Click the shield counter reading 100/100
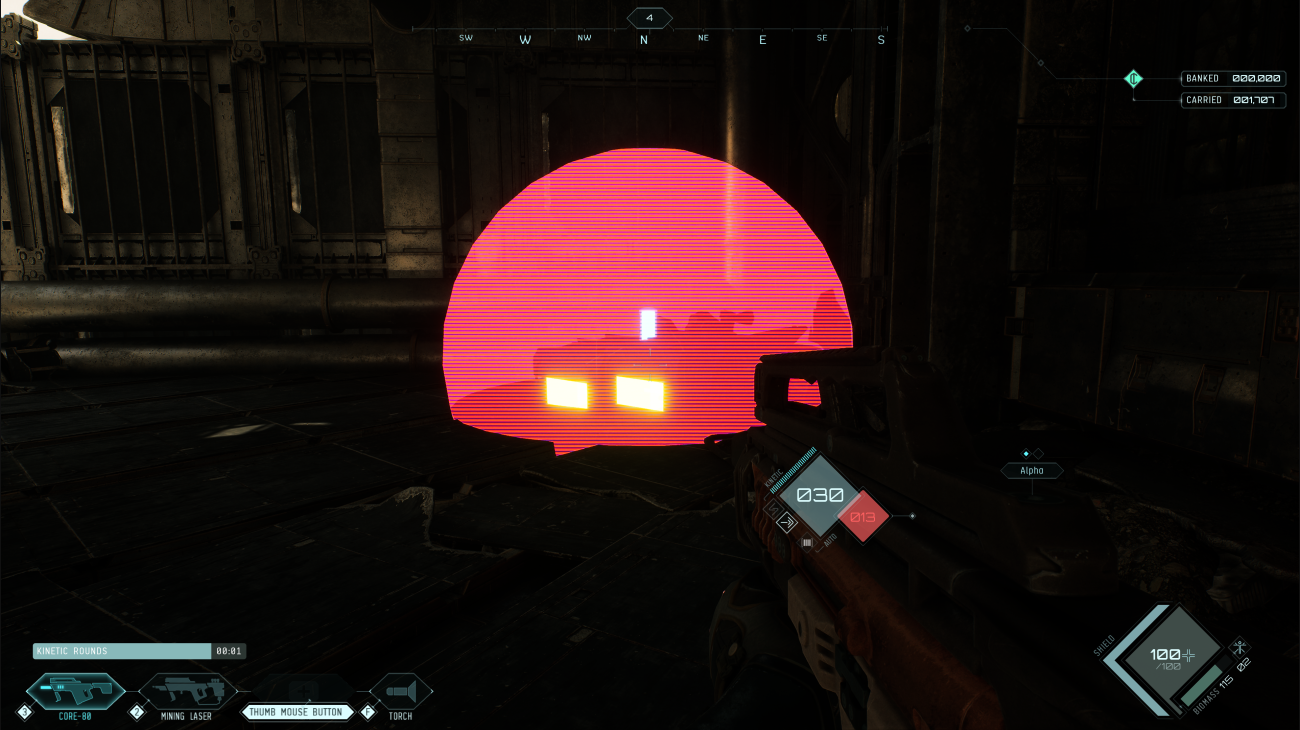Screen dimensions: 1300x730 tap(1169, 655)
